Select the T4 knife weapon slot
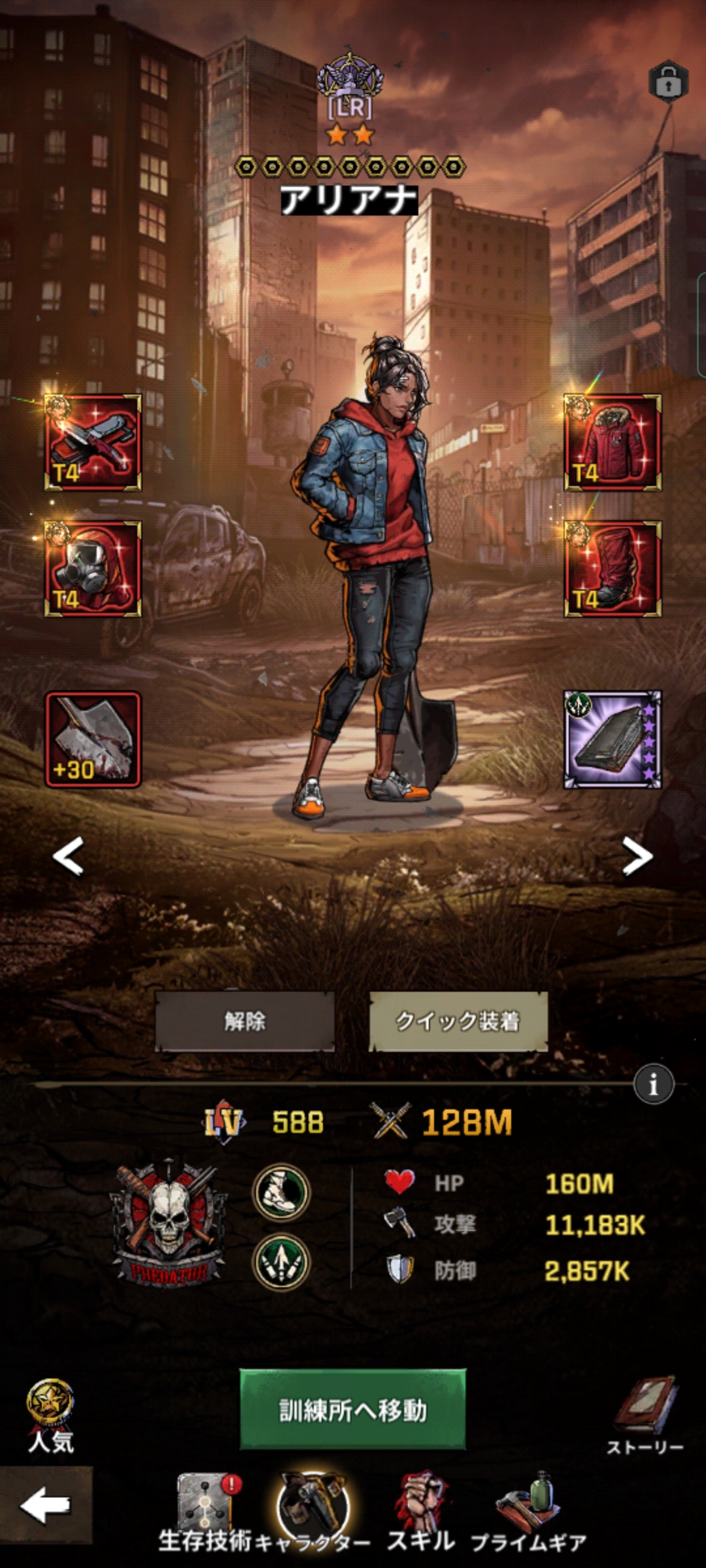This screenshot has height=1568, width=706. coord(93,442)
